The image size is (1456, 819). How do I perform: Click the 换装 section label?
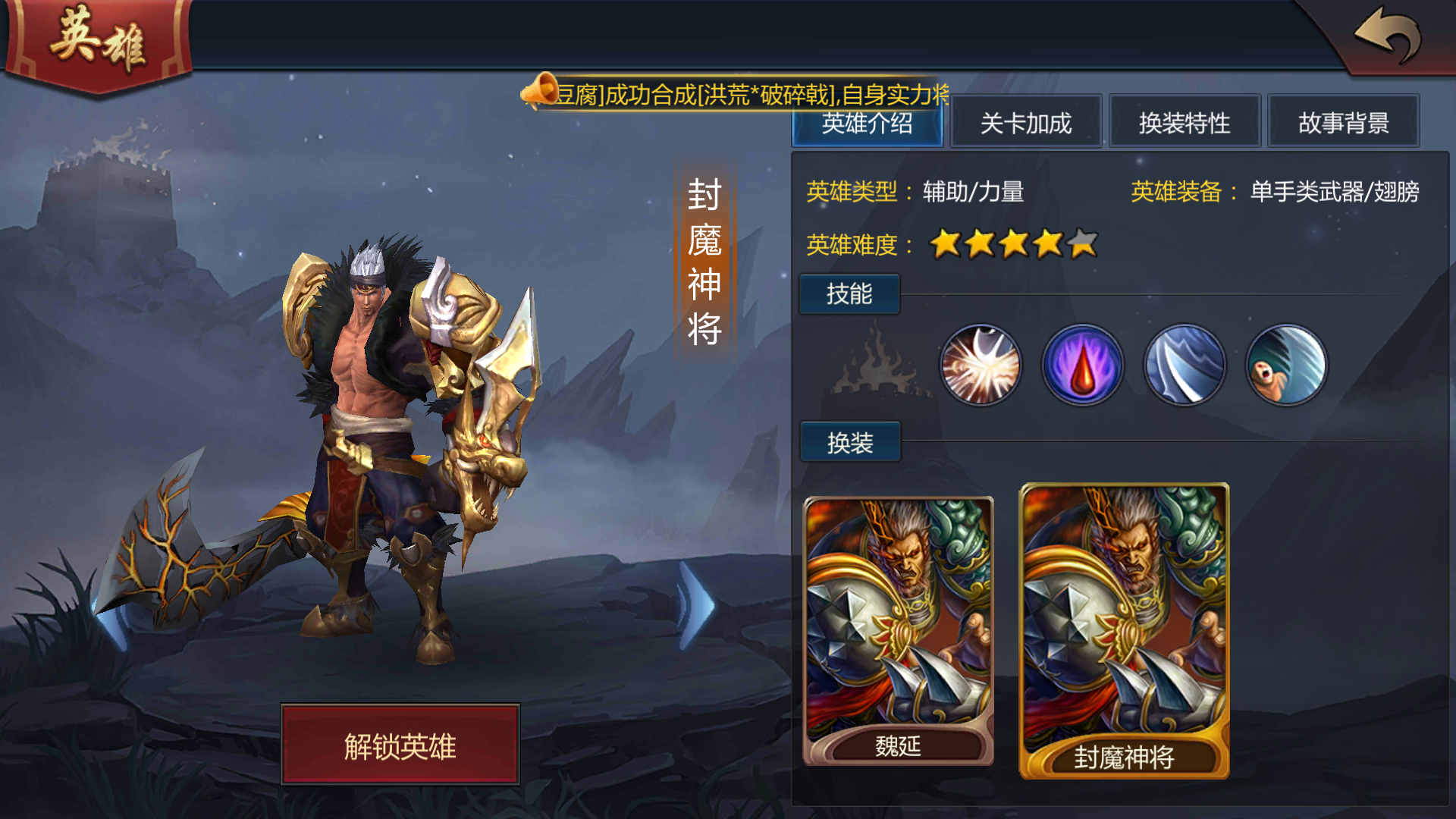849,441
